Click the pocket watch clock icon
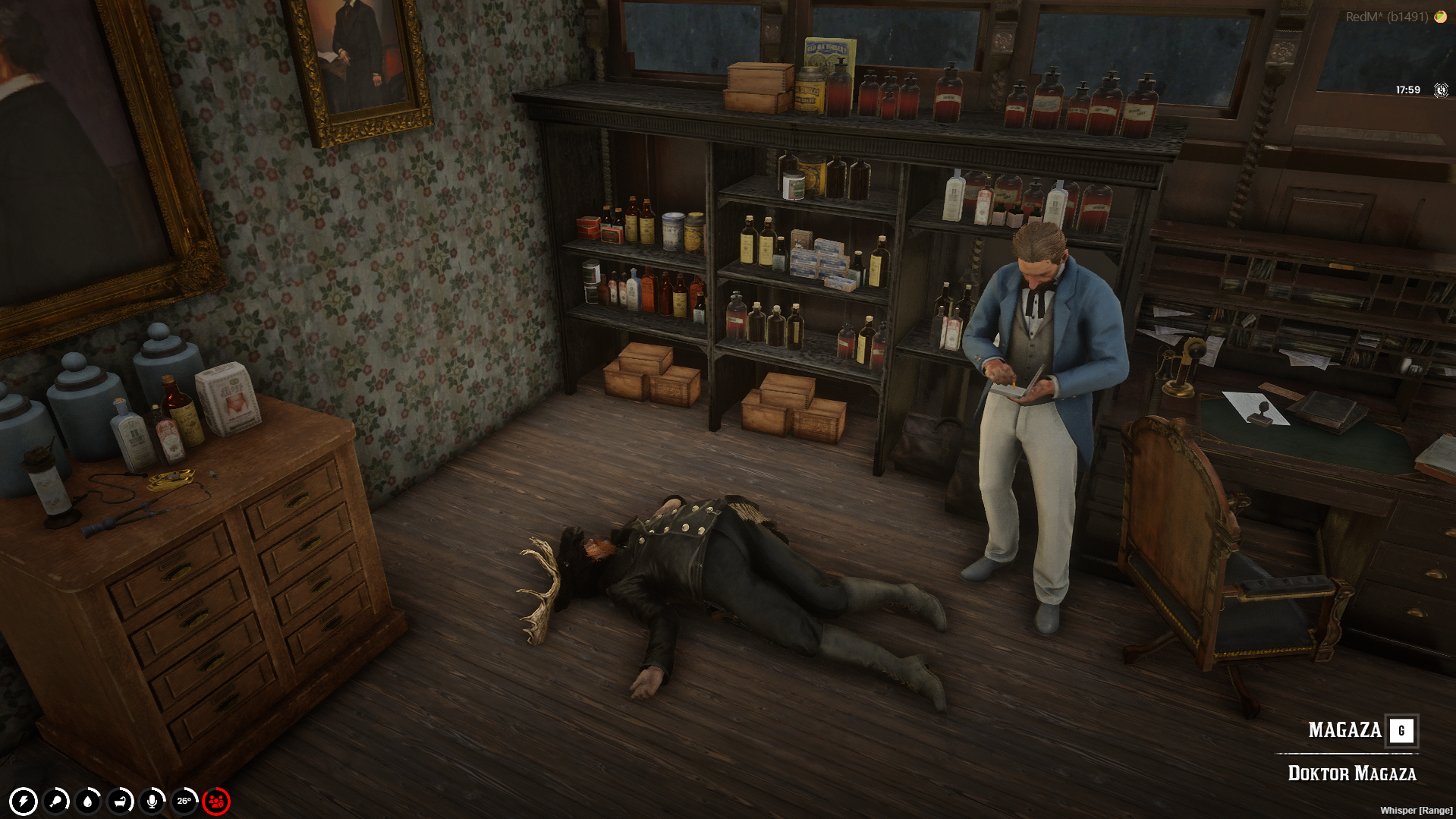 [1441, 90]
